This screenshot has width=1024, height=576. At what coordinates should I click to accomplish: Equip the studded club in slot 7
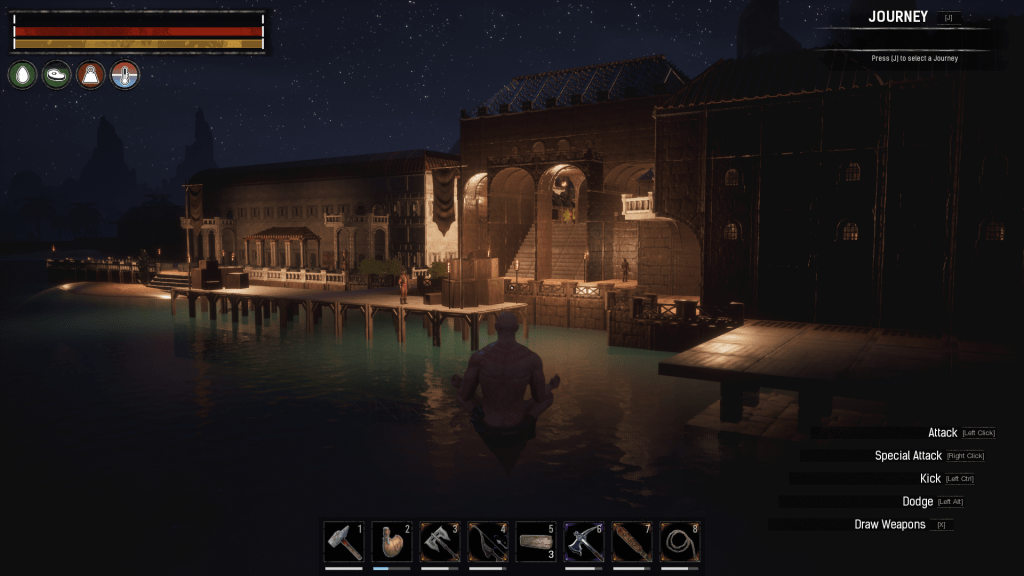(x=632, y=542)
